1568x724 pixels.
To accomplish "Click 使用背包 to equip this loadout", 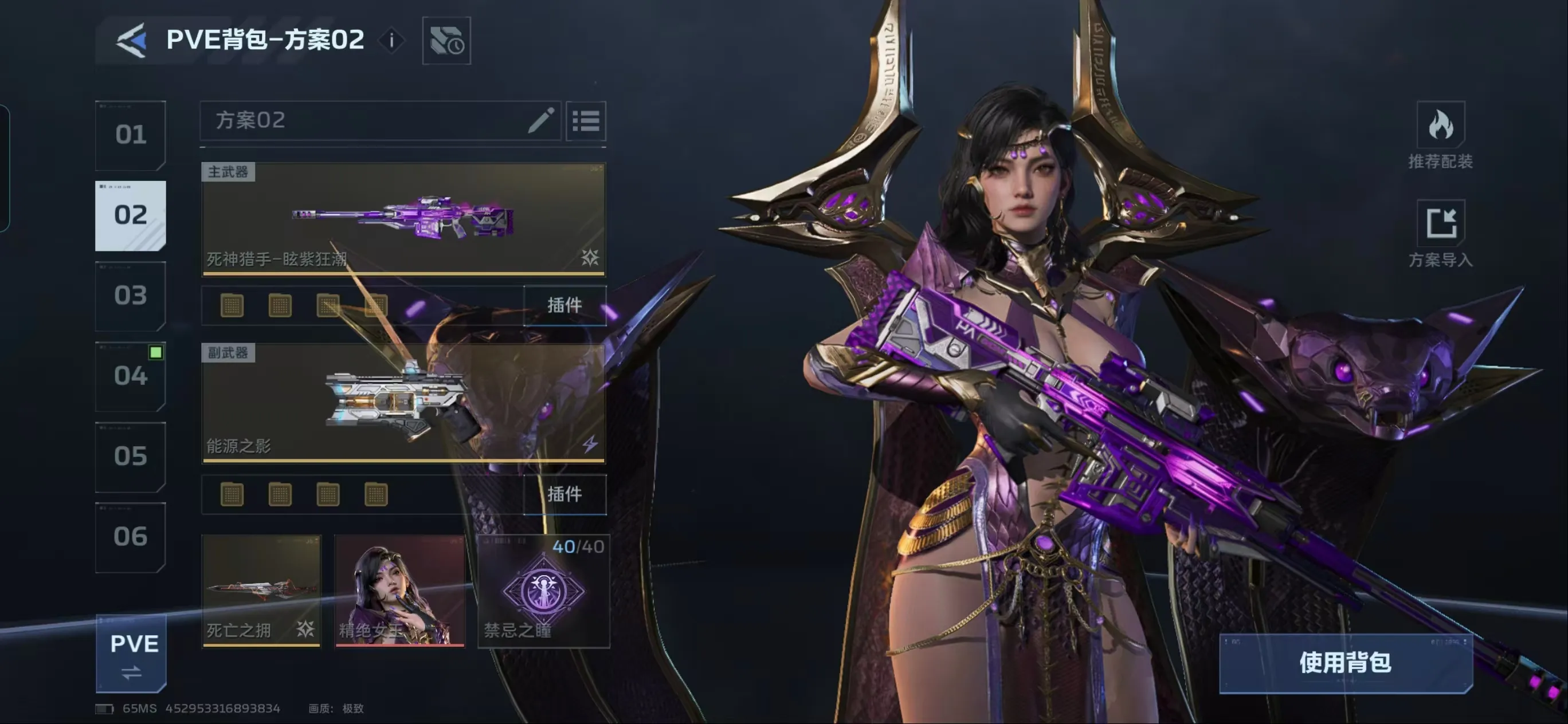I will click(1345, 663).
